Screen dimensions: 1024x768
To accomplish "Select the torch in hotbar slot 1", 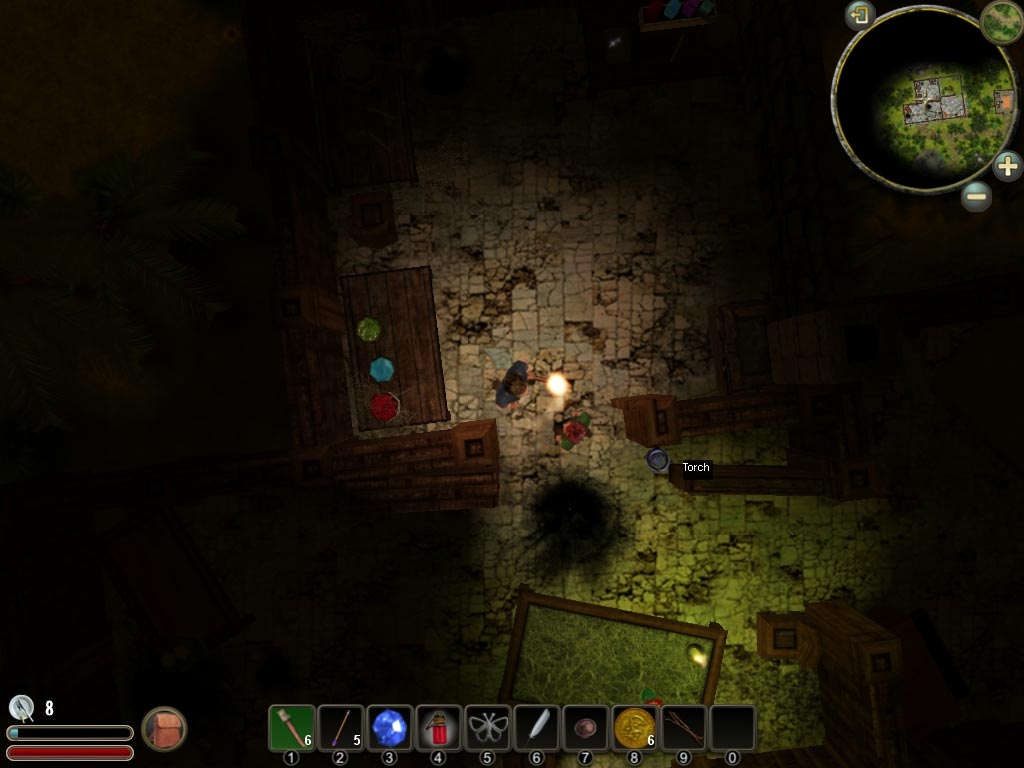I will [x=291, y=727].
